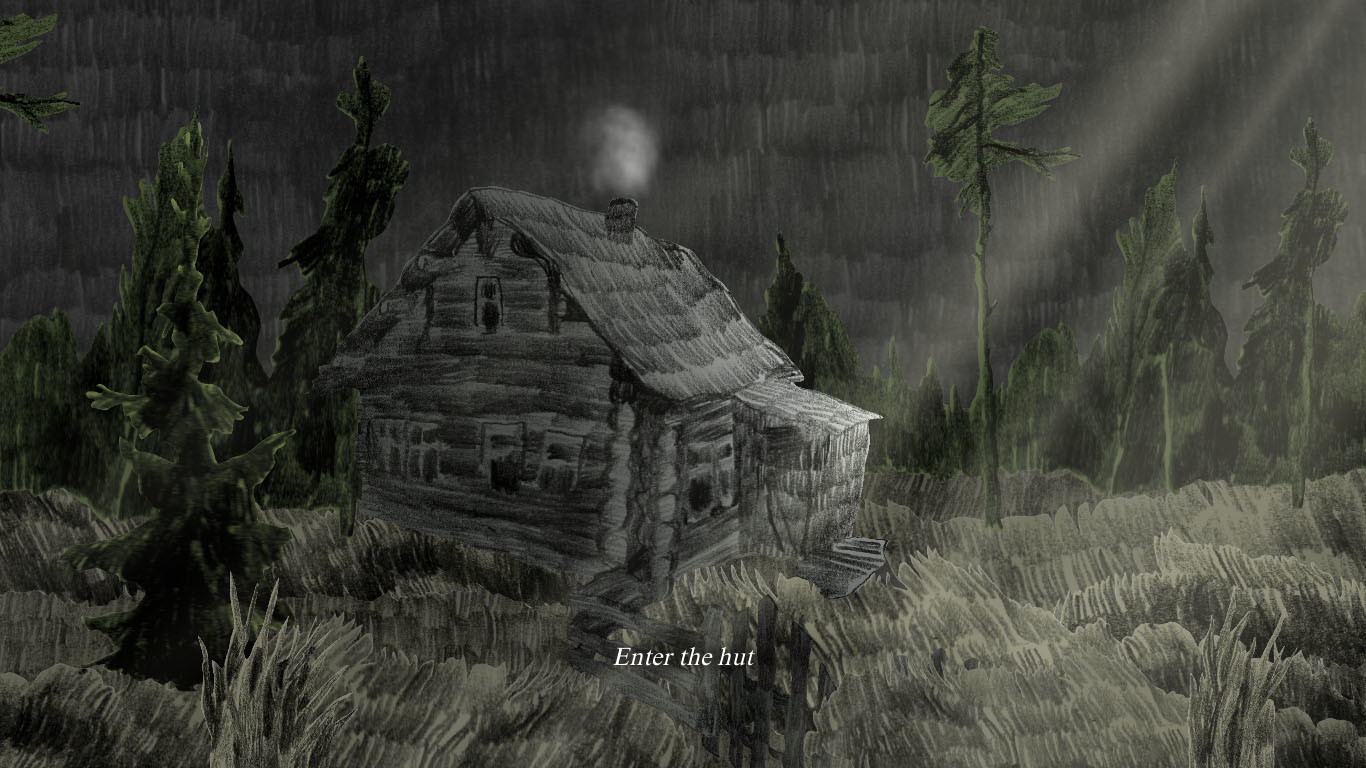Click the "Enter the hut" text prompt
Viewport: 1366px width, 768px height.
pyautogui.click(x=686, y=659)
